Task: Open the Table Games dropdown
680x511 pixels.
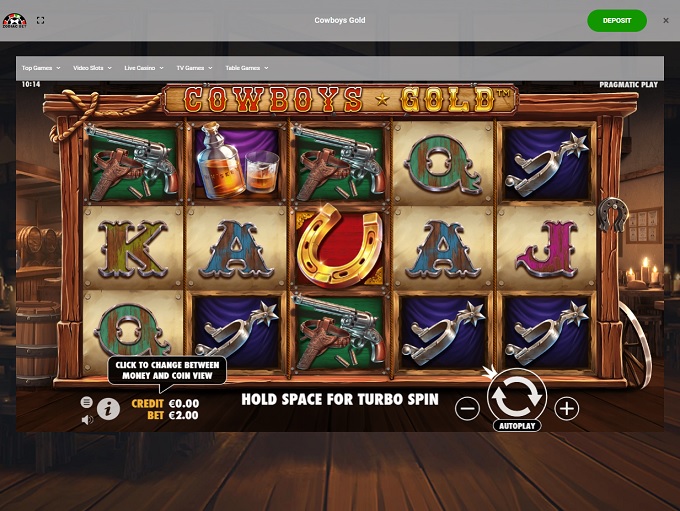Action: click(246, 68)
